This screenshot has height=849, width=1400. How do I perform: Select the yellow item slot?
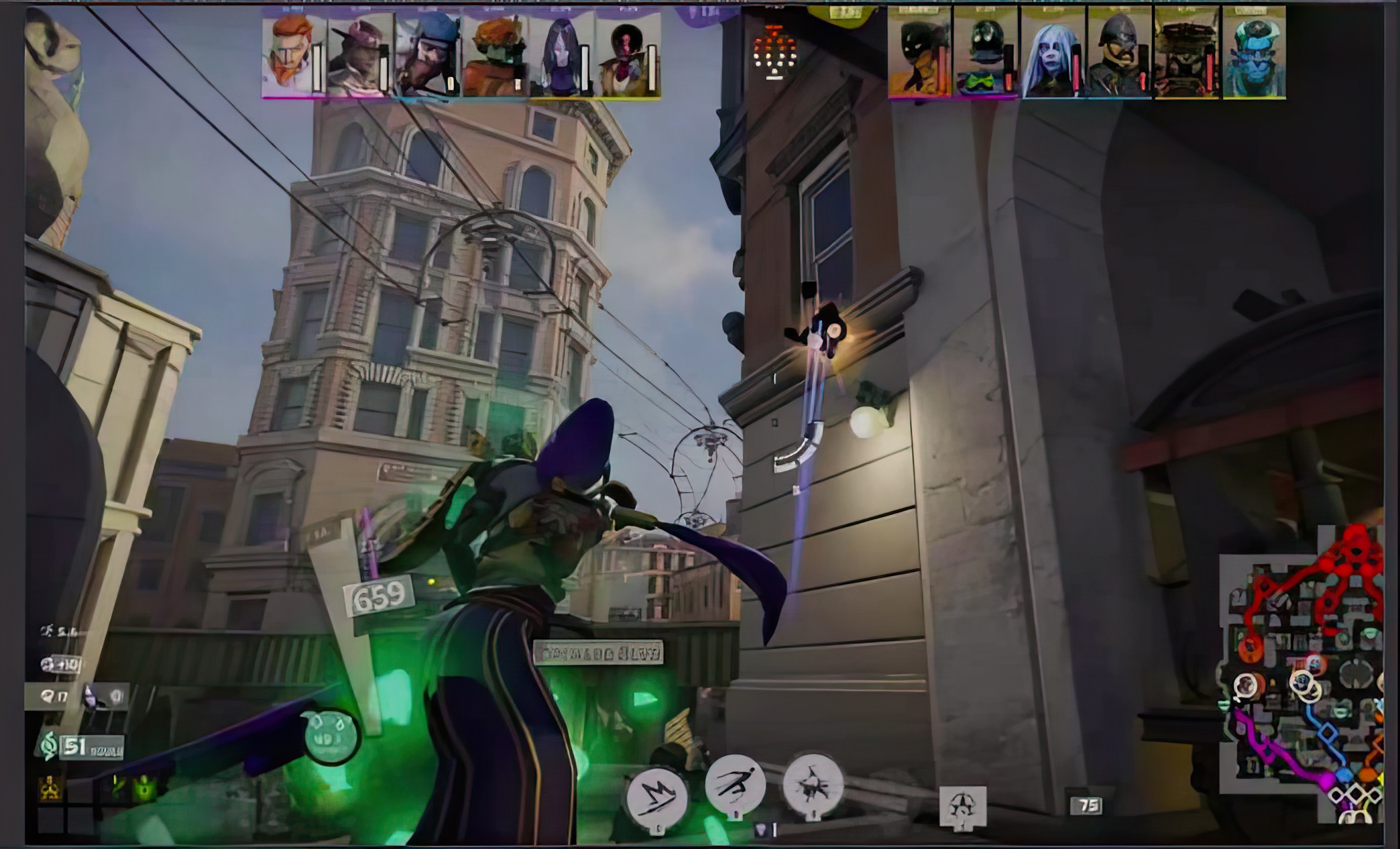pyautogui.click(x=50, y=788)
